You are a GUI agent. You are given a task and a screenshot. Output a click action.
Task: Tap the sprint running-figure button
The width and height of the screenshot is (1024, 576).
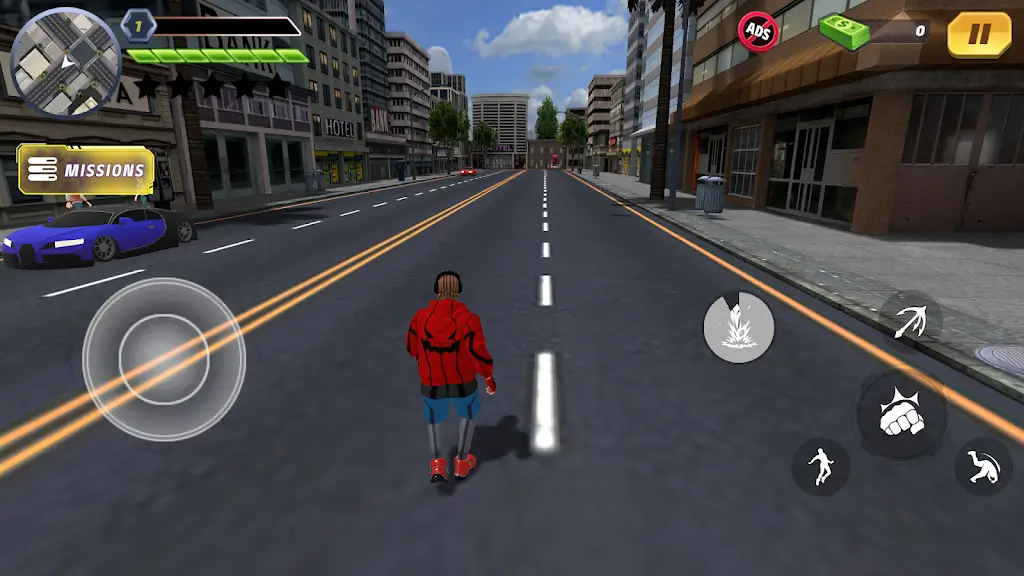click(x=821, y=466)
